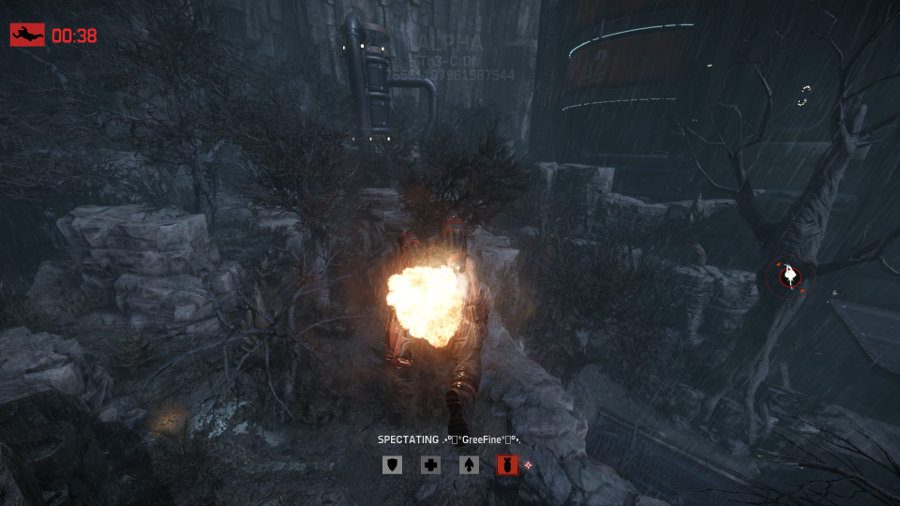
Task: Click the red dropship respawn icon
Action: click(x=27, y=35)
